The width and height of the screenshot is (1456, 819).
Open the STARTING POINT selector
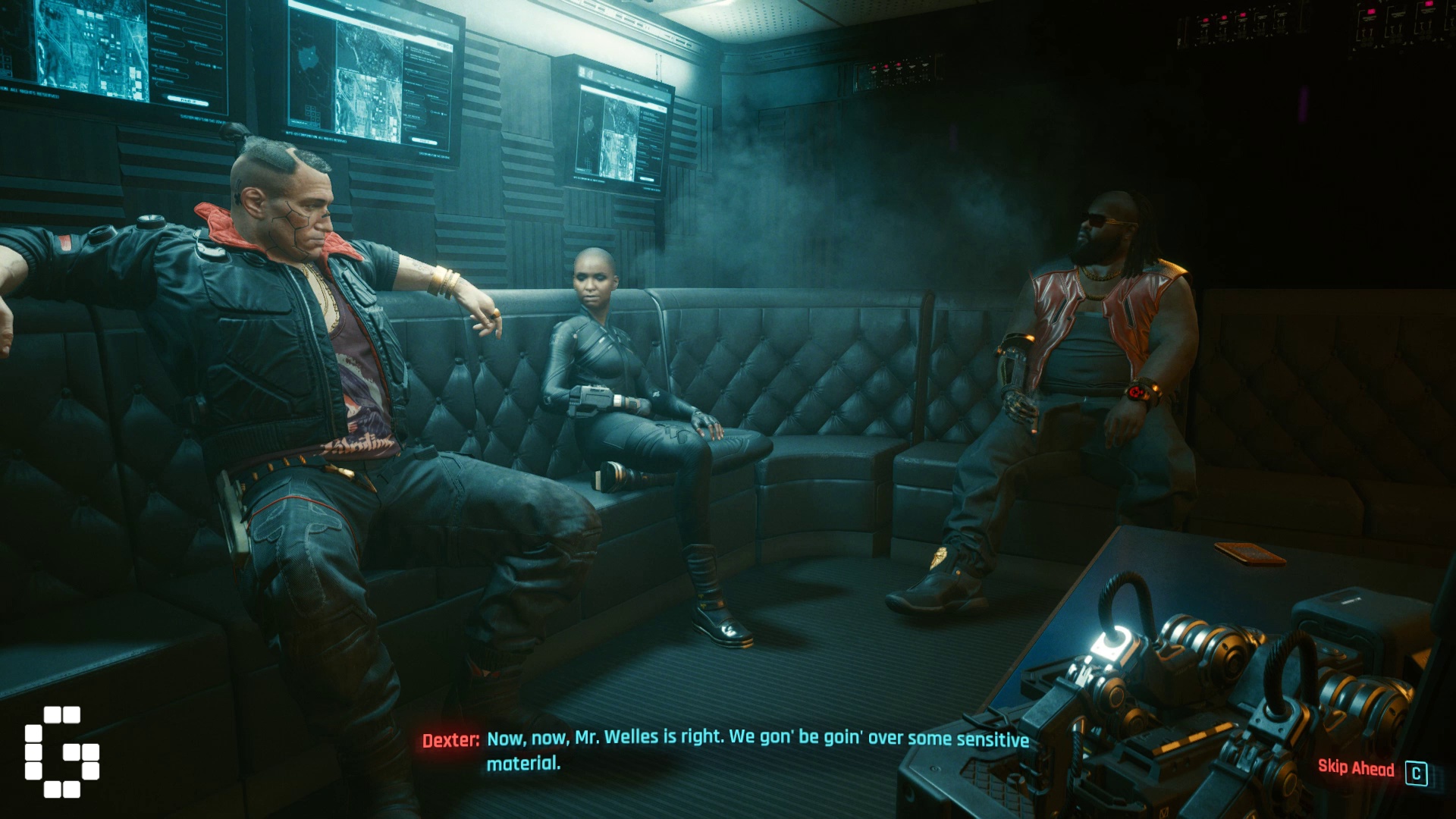pyautogui.click(x=202, y=28)
